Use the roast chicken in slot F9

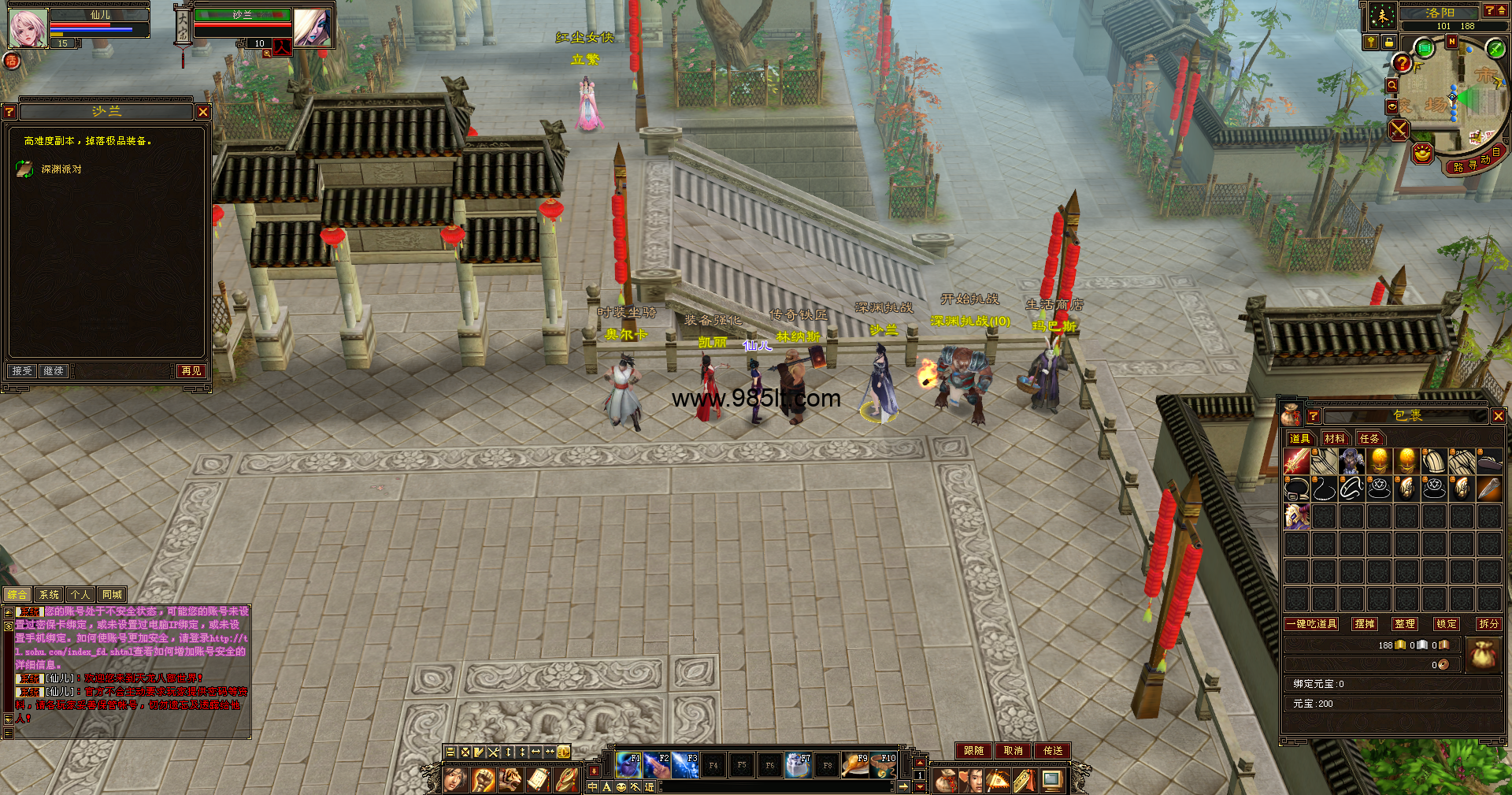click(855, 765)
